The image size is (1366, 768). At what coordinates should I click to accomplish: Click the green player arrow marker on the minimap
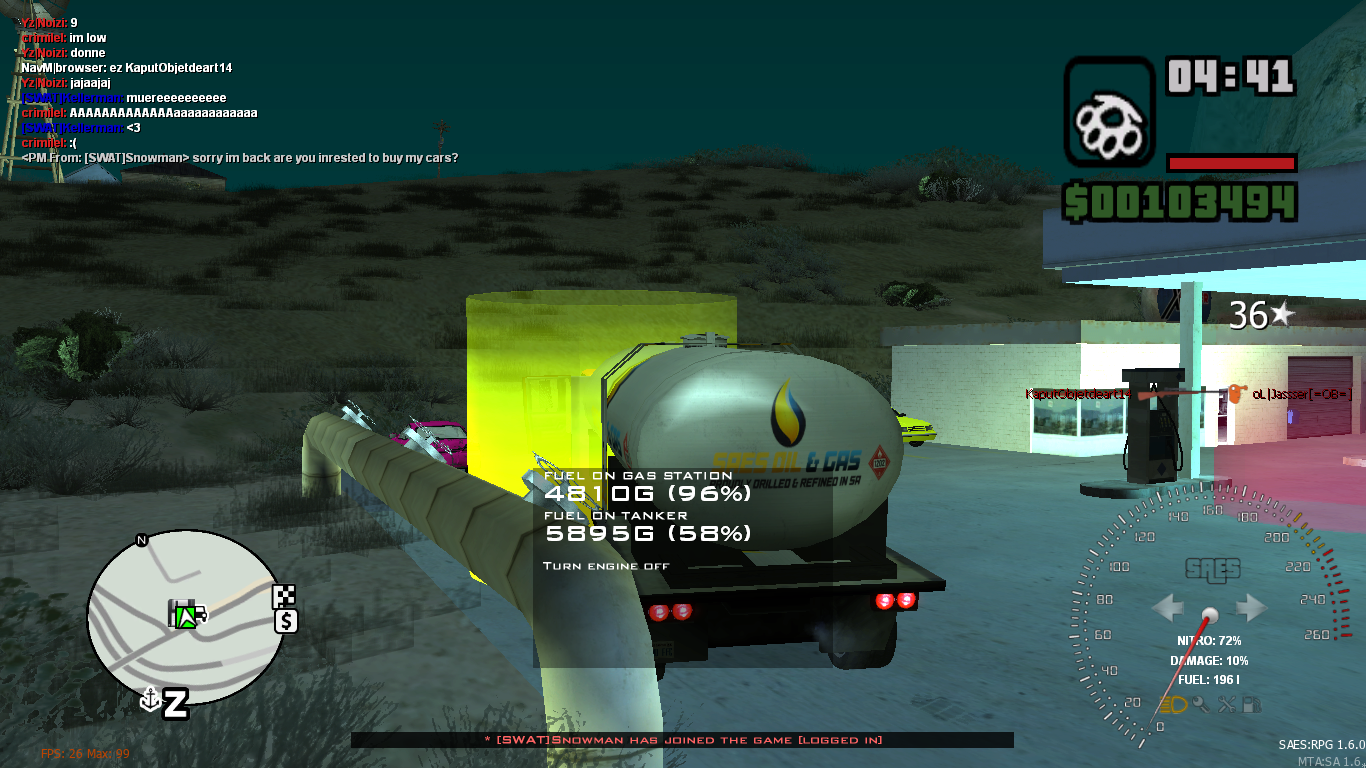pos(186,618)
